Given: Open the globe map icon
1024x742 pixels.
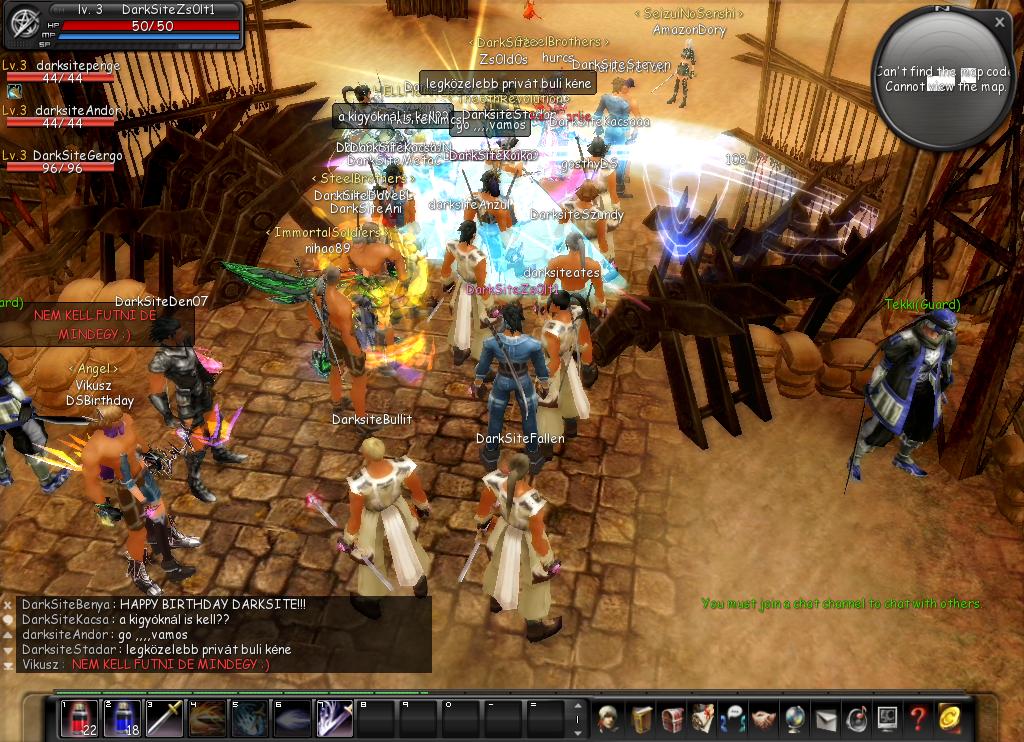Looking at the screenshot, I should tap(795, 718).
